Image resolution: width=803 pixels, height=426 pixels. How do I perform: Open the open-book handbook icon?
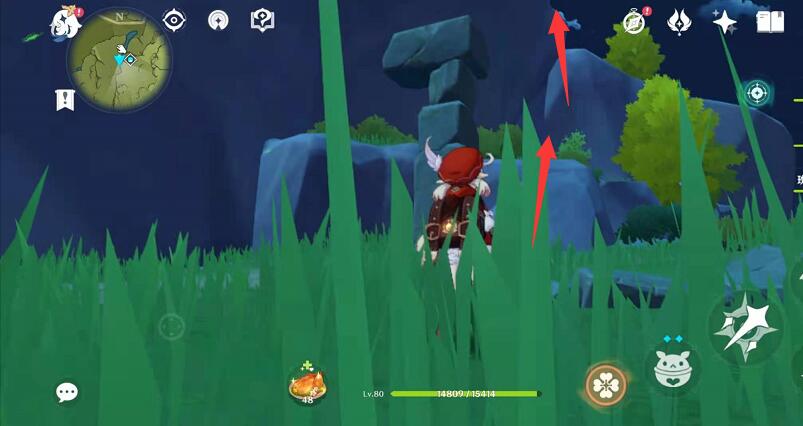point(769,21)
